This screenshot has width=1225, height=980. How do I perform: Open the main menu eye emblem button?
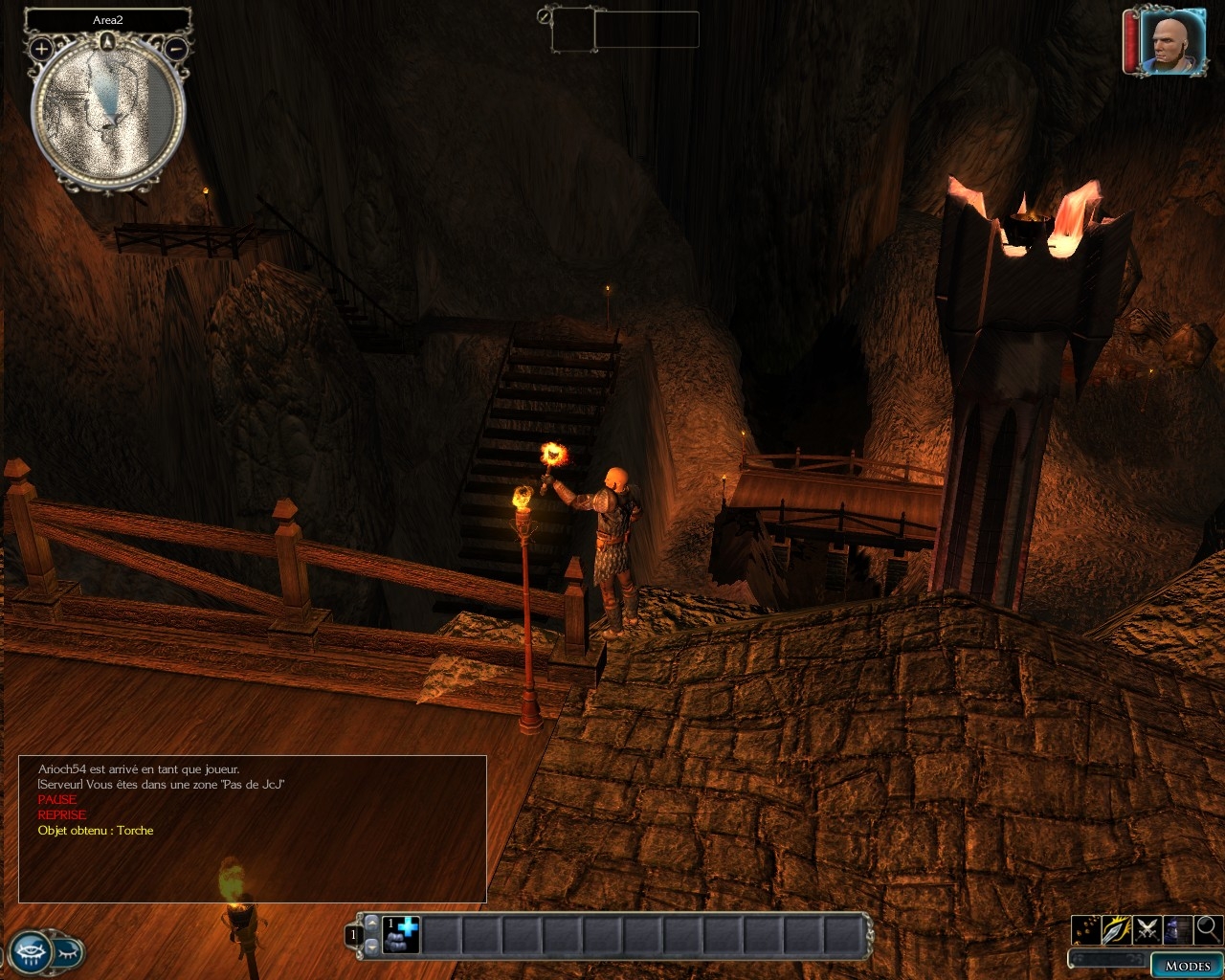31,951
